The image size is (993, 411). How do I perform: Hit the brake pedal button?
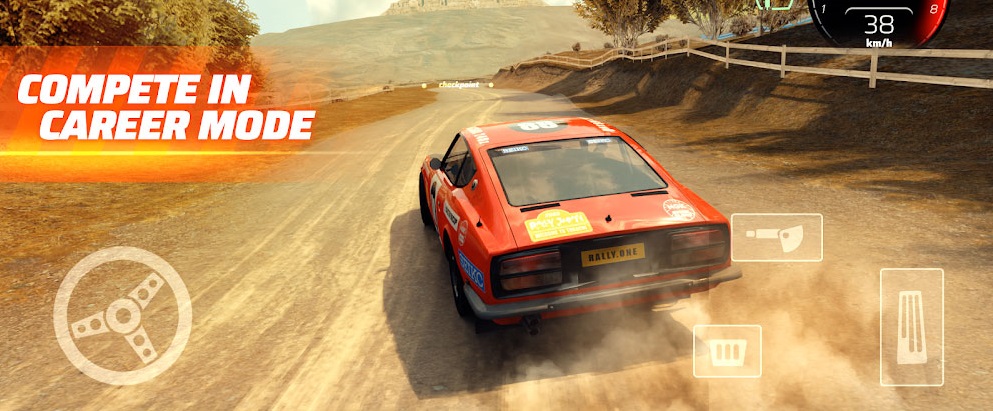coord(727,350)
